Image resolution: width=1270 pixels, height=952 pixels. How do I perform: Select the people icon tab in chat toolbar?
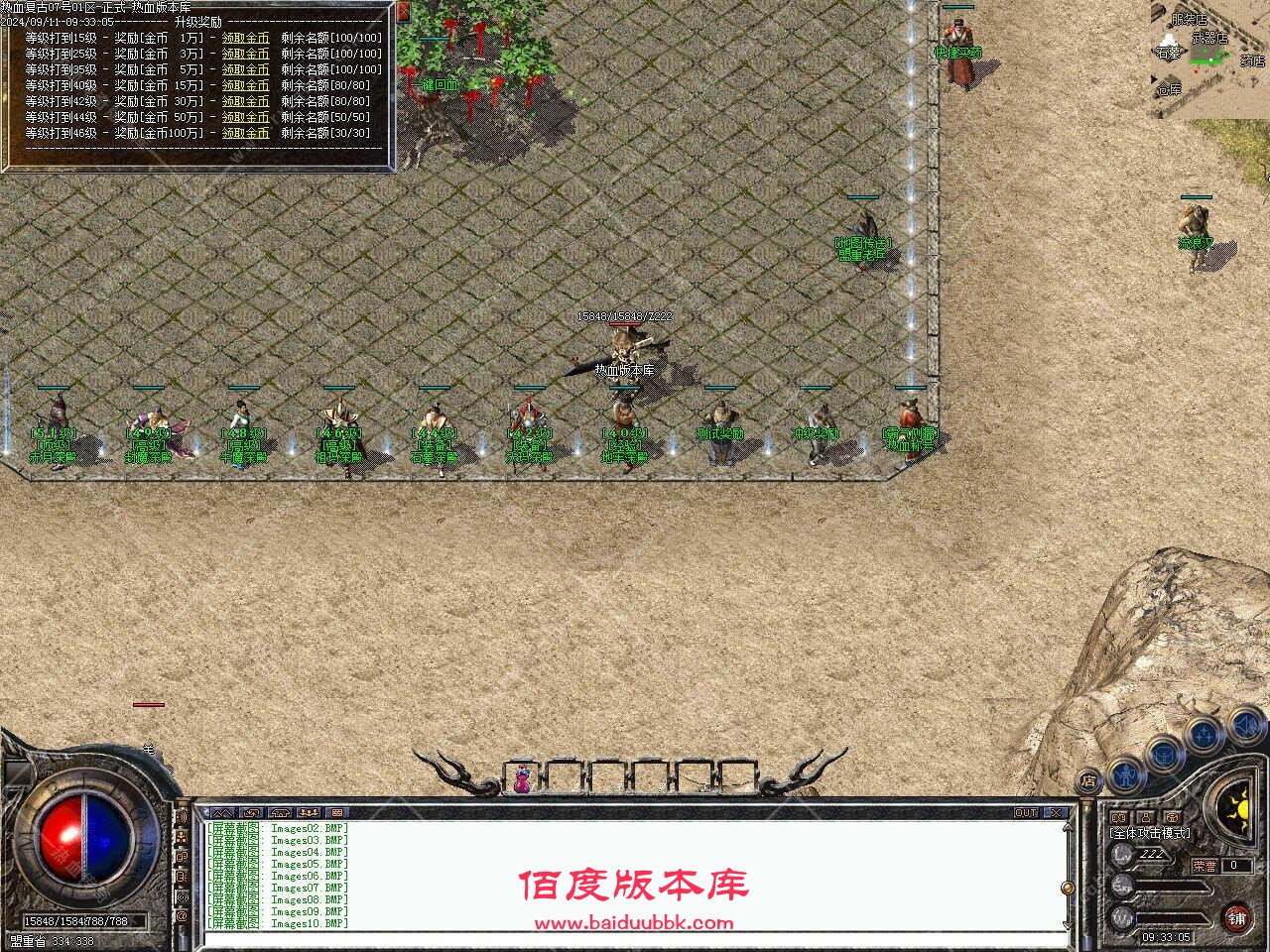pyautogui.click(x=309, y=811)
